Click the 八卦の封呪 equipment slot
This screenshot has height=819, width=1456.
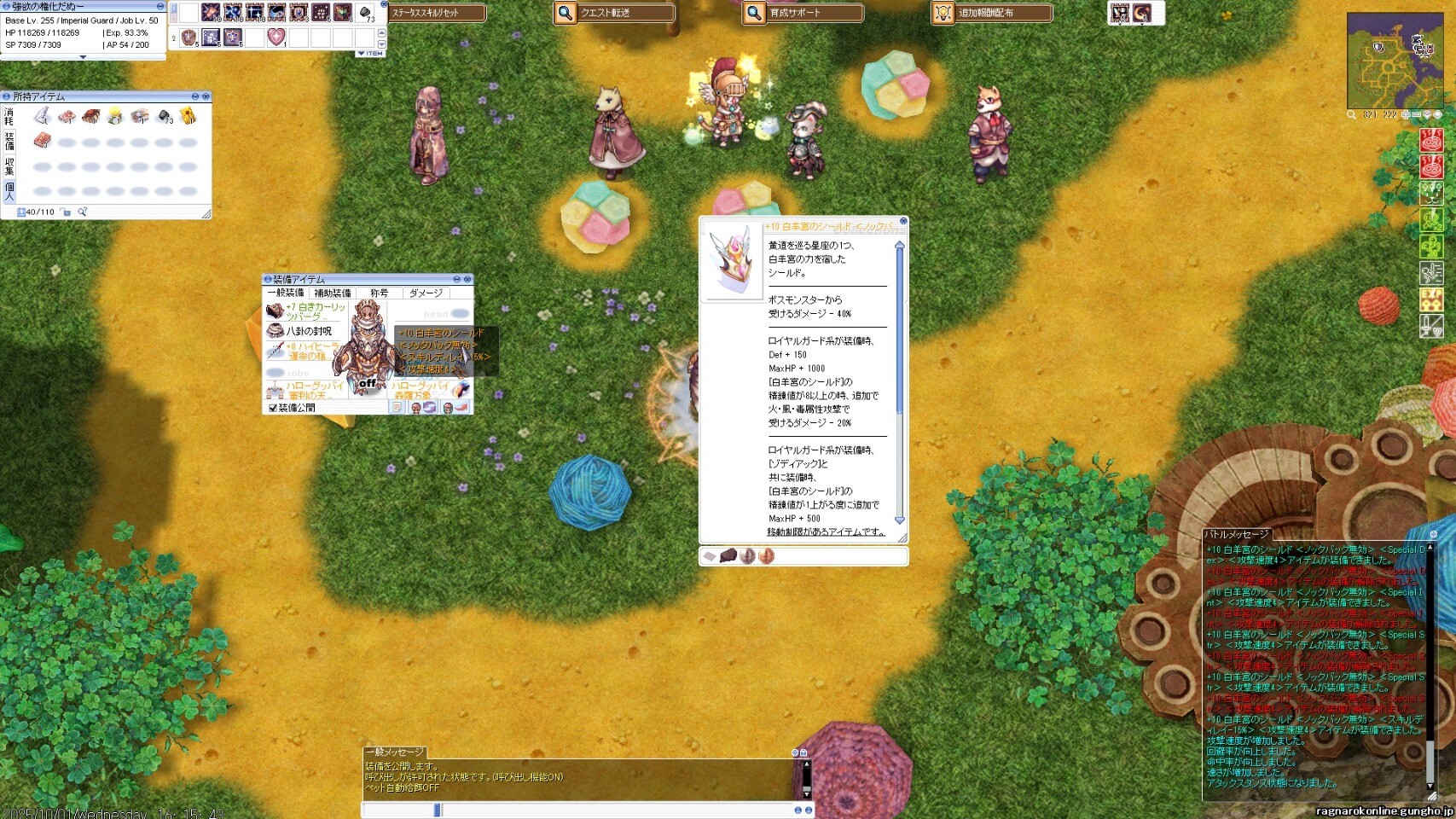pos(308,331)
